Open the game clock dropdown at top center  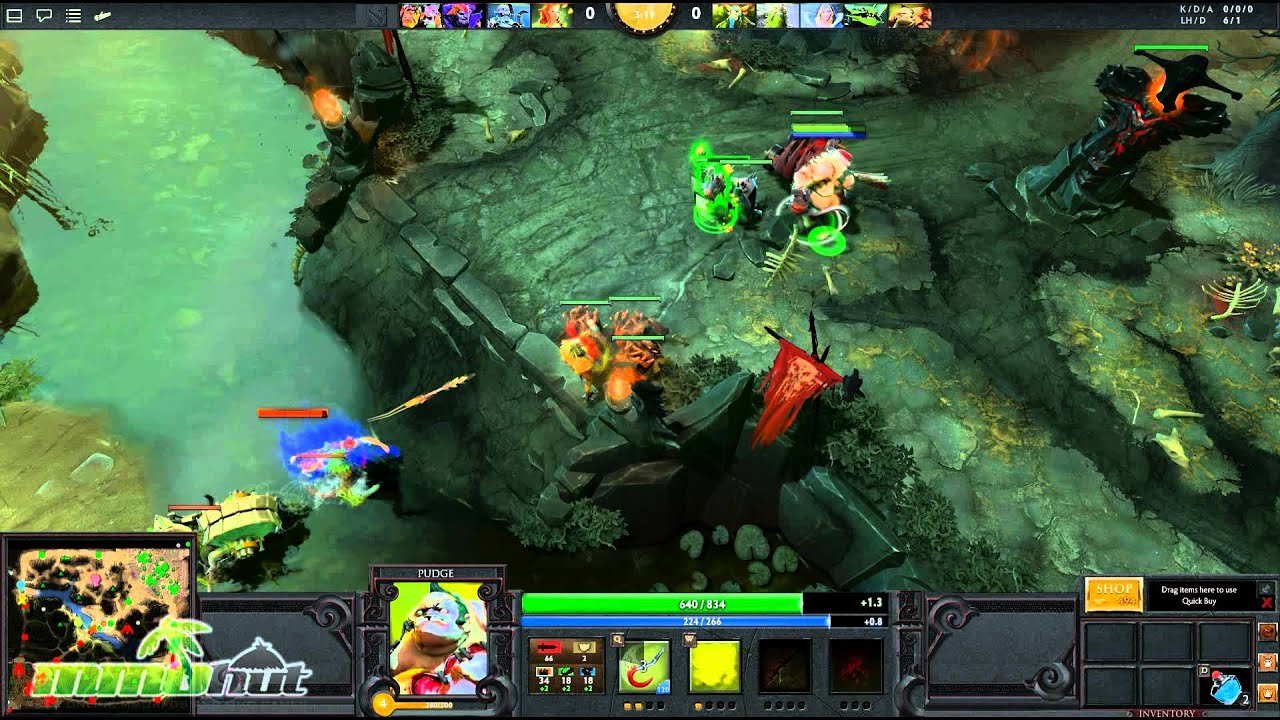tap(645, 15)
